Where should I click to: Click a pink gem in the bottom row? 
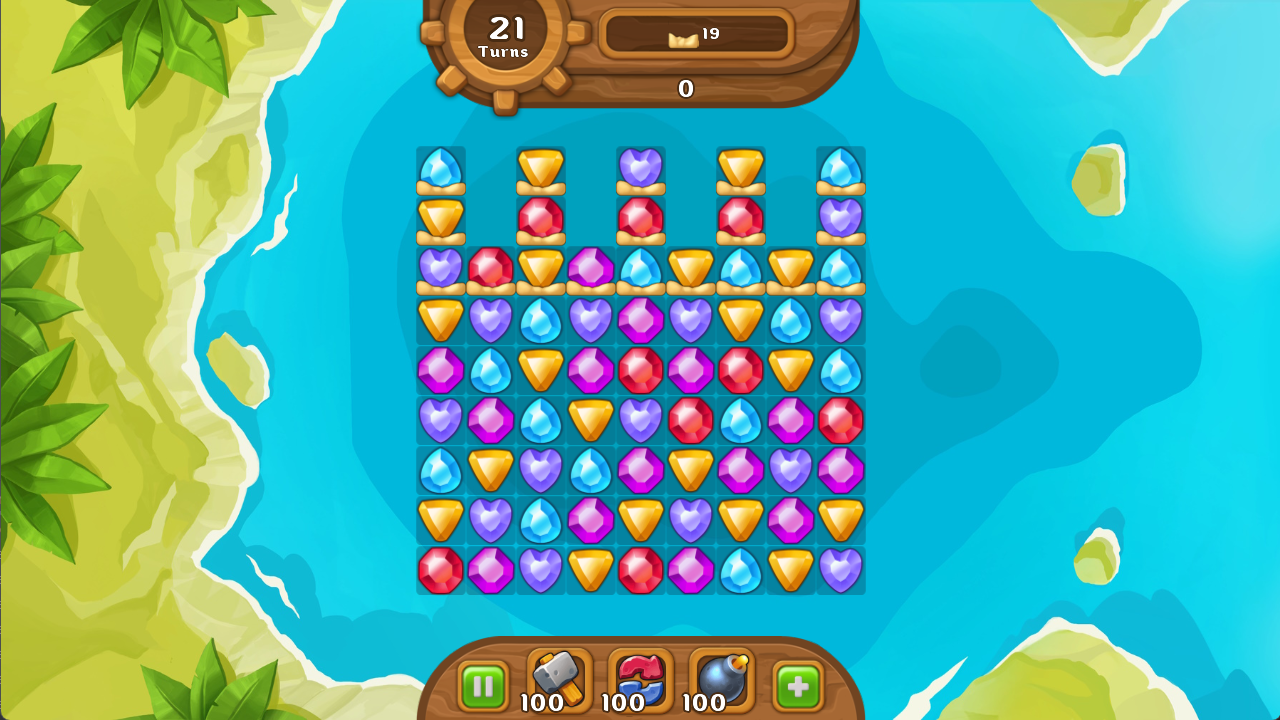pyautogui.click(x=690, y=569)
